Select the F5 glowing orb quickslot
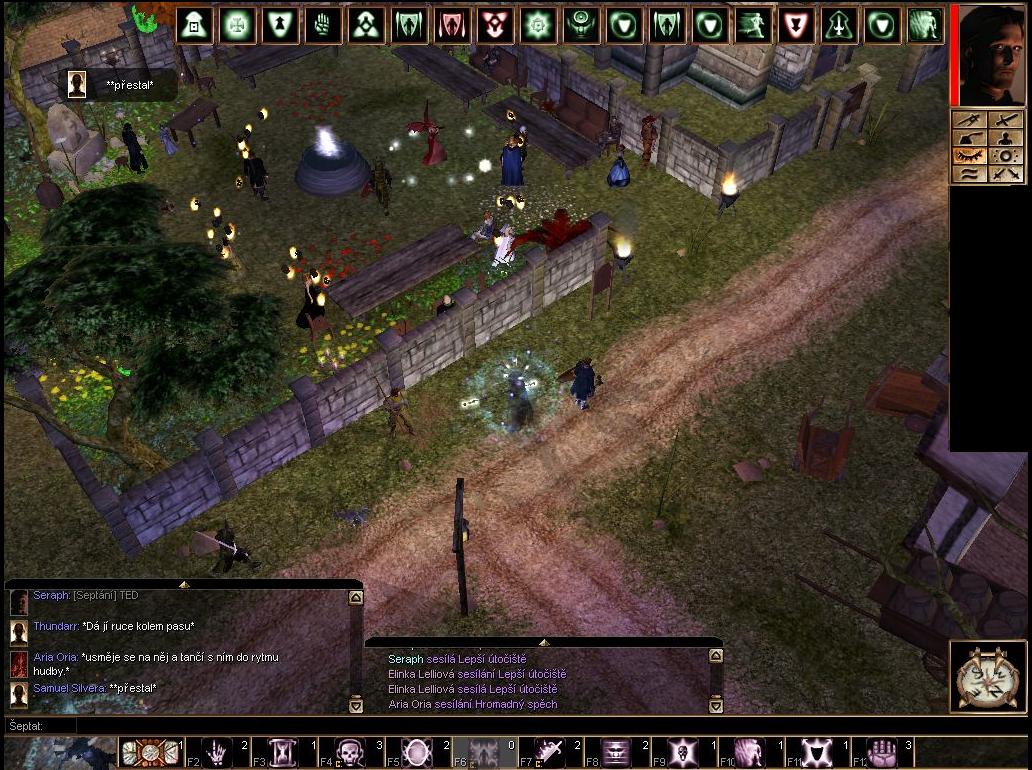Viewport: 1032px width, 770px height. [417, 752]
